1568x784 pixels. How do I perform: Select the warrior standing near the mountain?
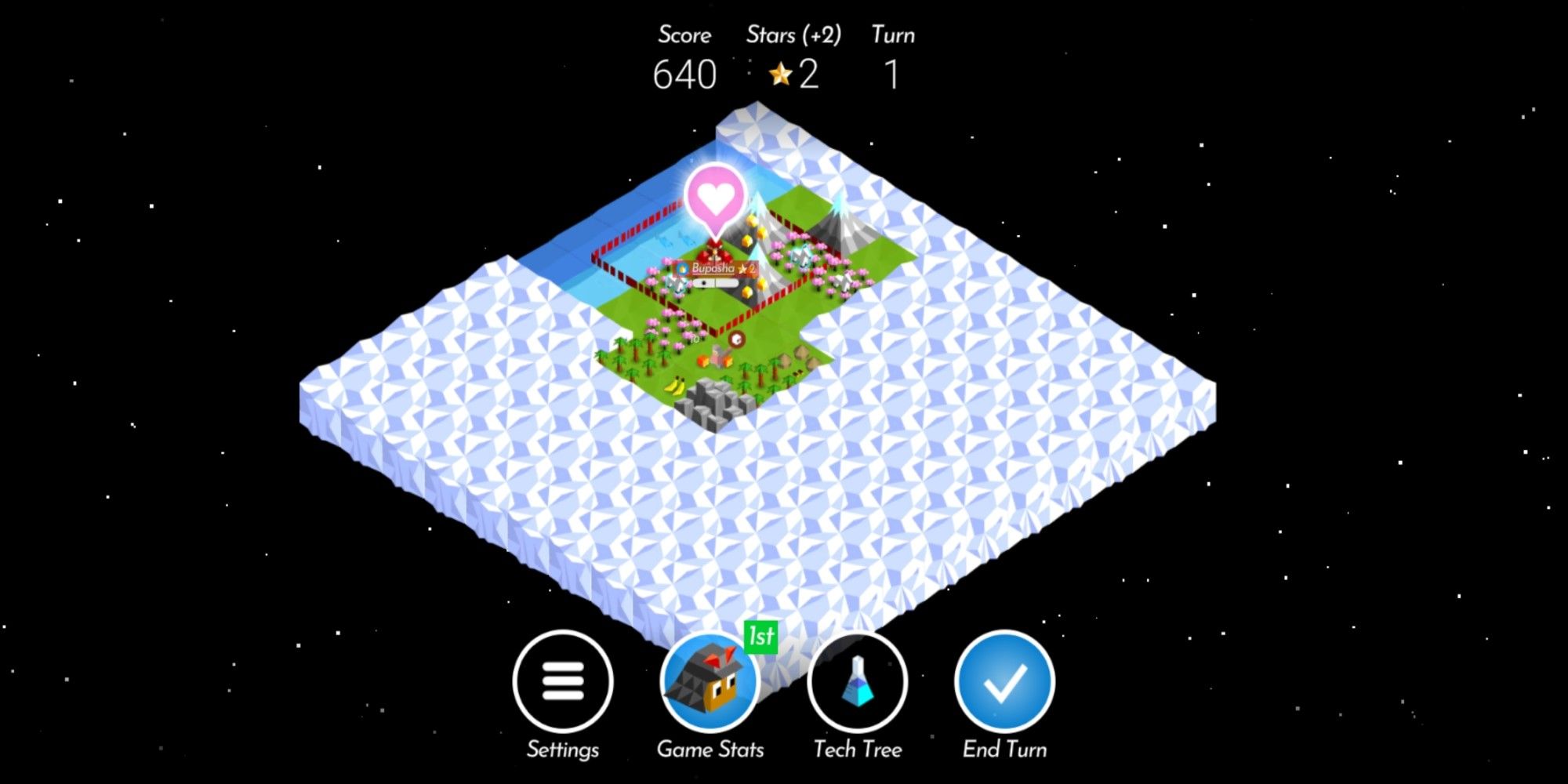800,259
